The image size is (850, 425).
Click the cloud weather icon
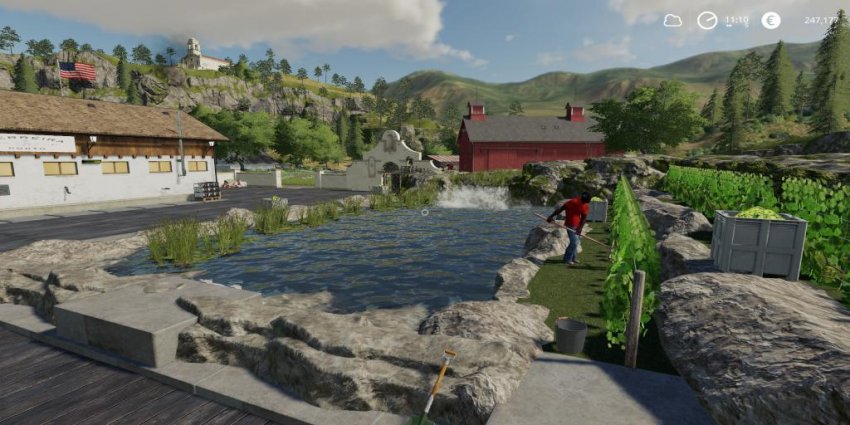672,20
